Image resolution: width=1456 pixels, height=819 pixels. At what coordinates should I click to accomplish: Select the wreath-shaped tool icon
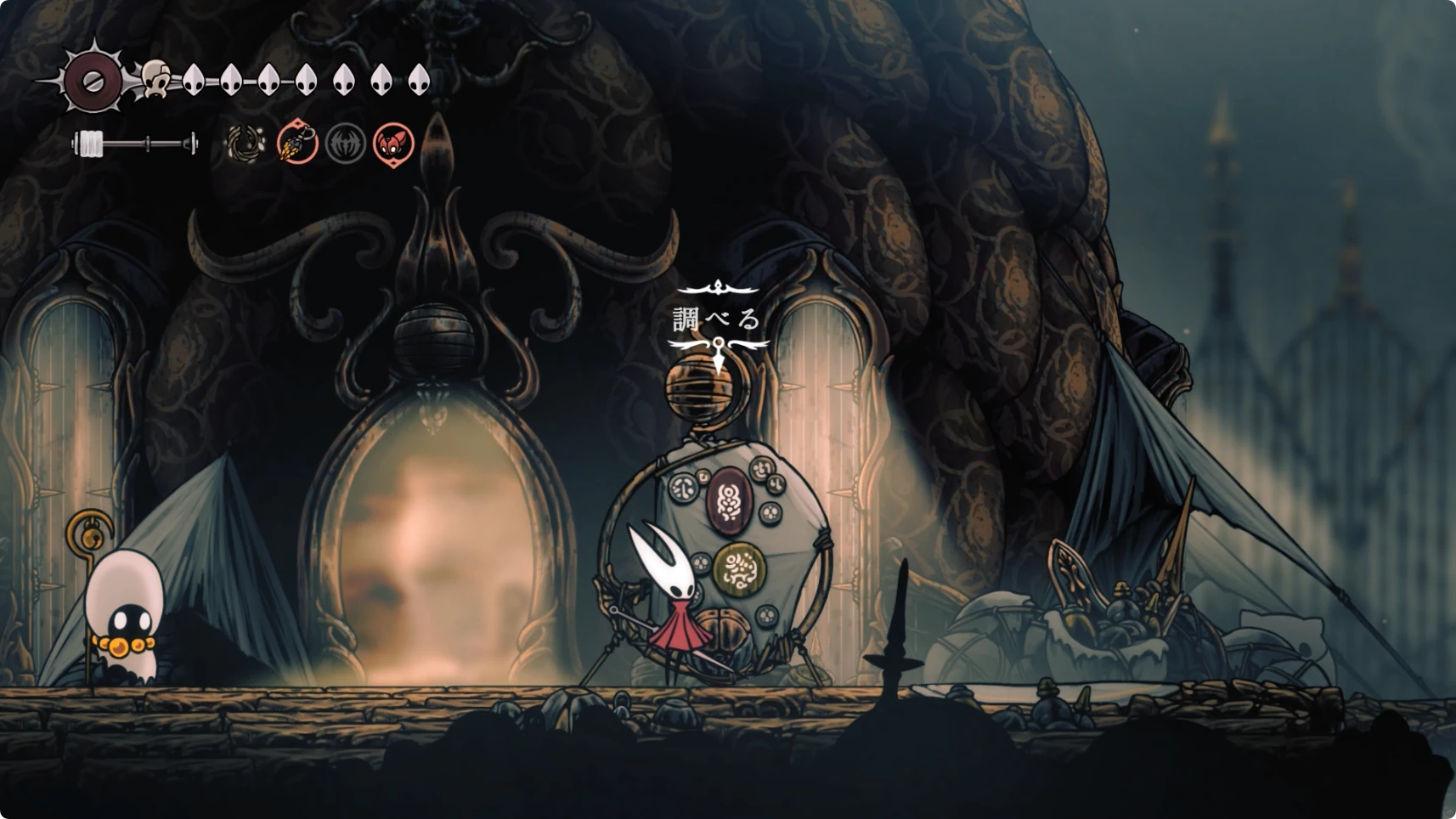click(x=245, y=144)
